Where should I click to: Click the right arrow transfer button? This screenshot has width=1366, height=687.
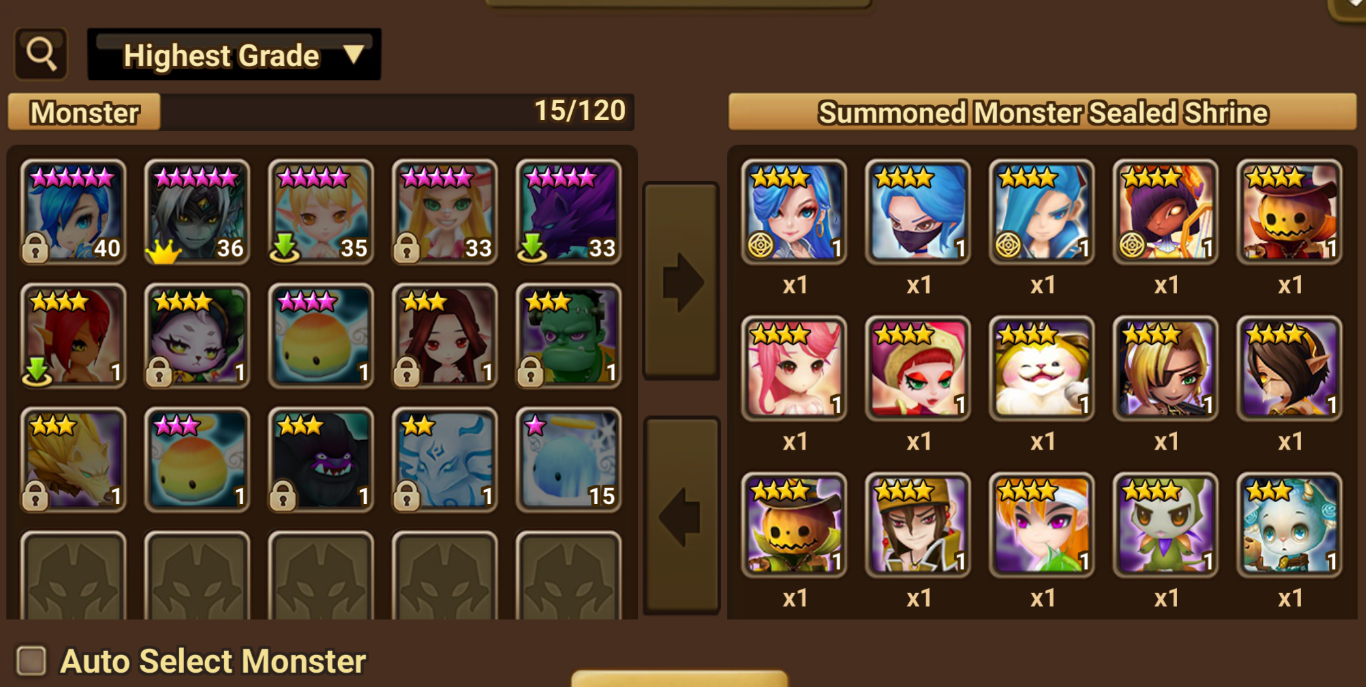click(x=680, y=281)
